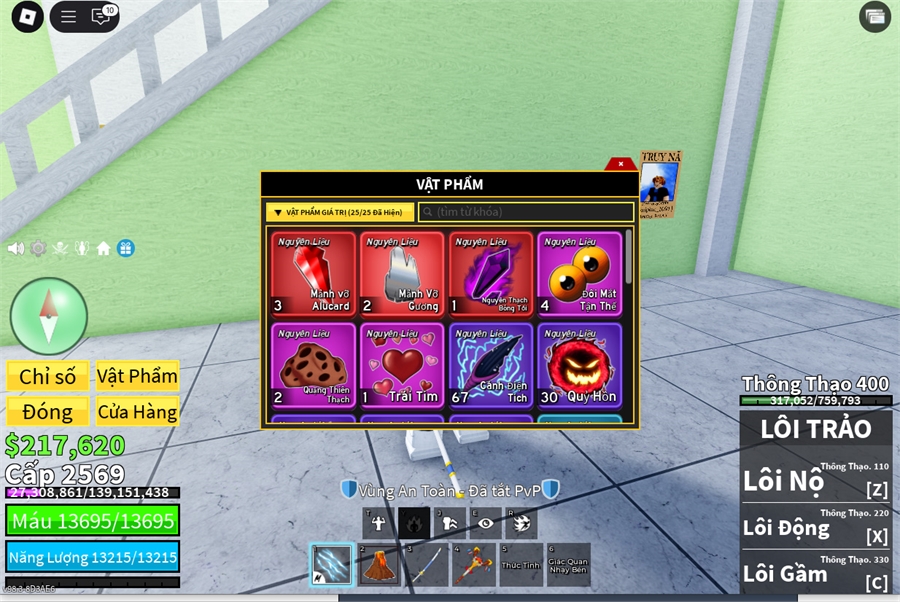The width and height of the screenshot is (900, 602).
Task: Click the yellow Vật Phẩm HUD button
Action: (x=137, y=376)
